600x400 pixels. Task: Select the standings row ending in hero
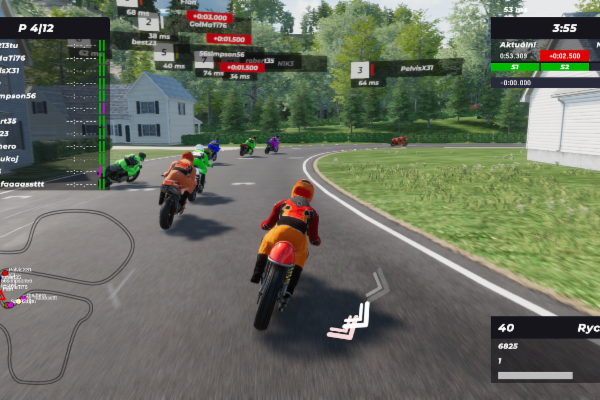tap(52, 145)
